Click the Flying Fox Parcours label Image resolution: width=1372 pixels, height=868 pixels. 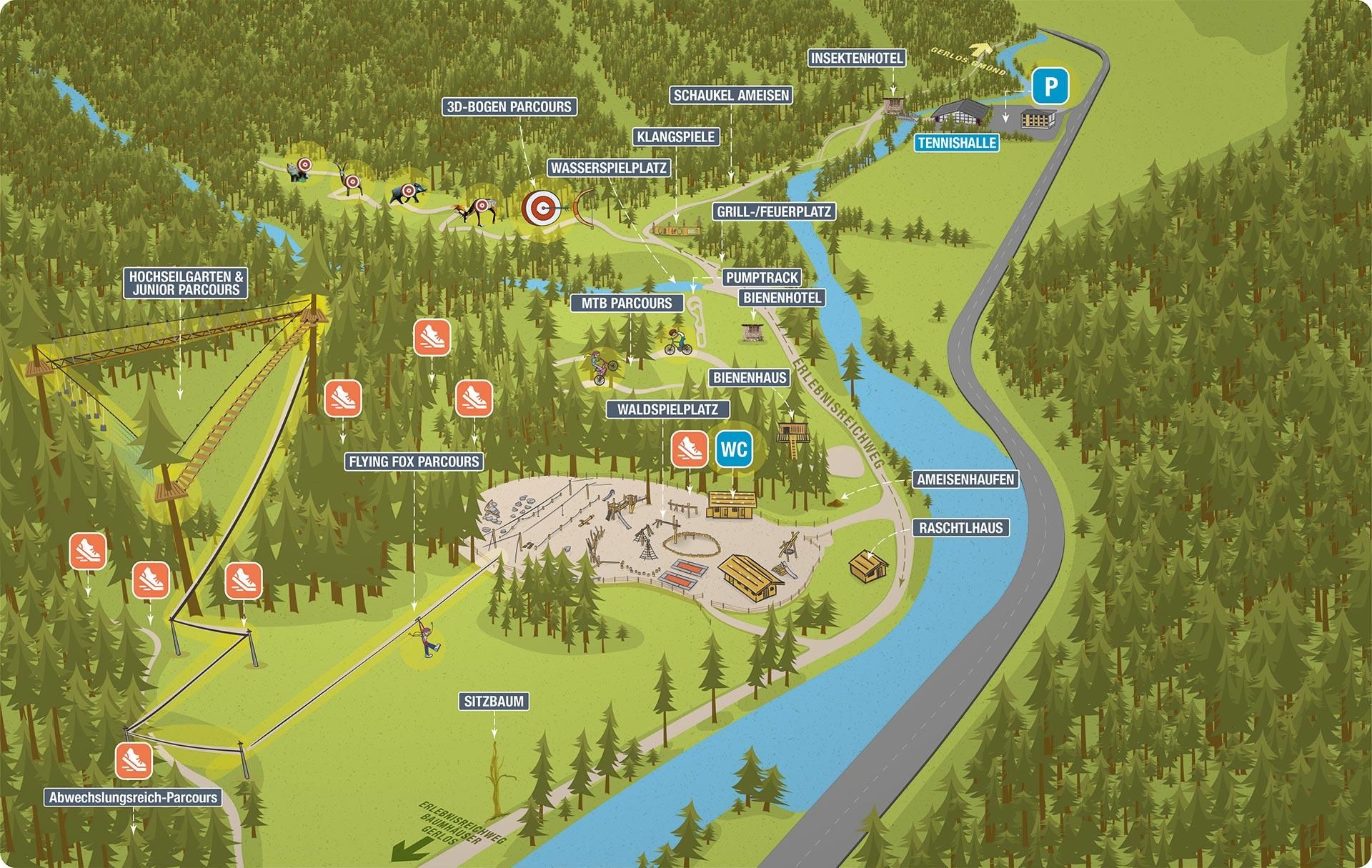pyautogui.click(x=414, y=462)
